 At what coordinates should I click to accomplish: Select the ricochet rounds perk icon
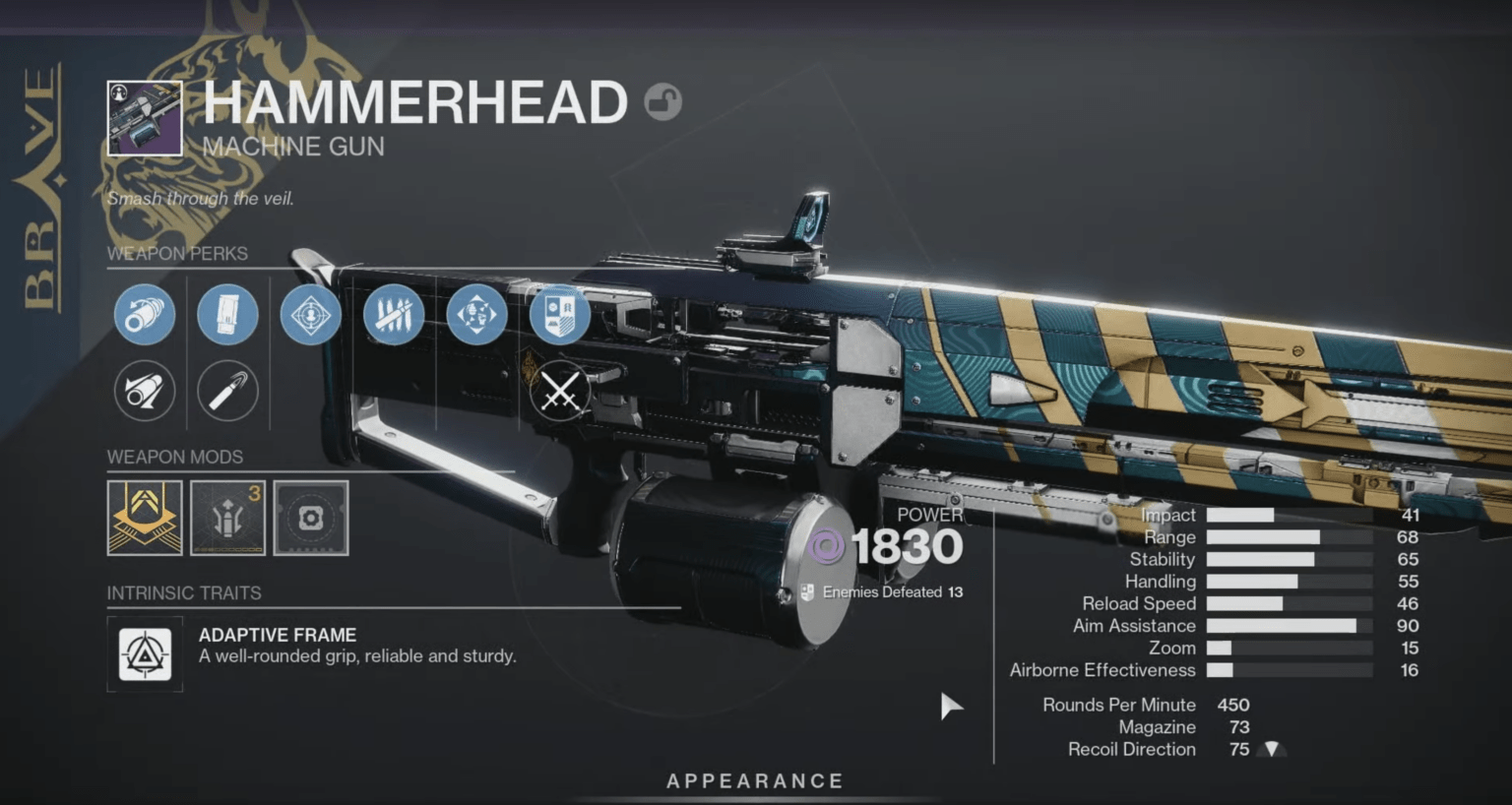tap(227, 391)
